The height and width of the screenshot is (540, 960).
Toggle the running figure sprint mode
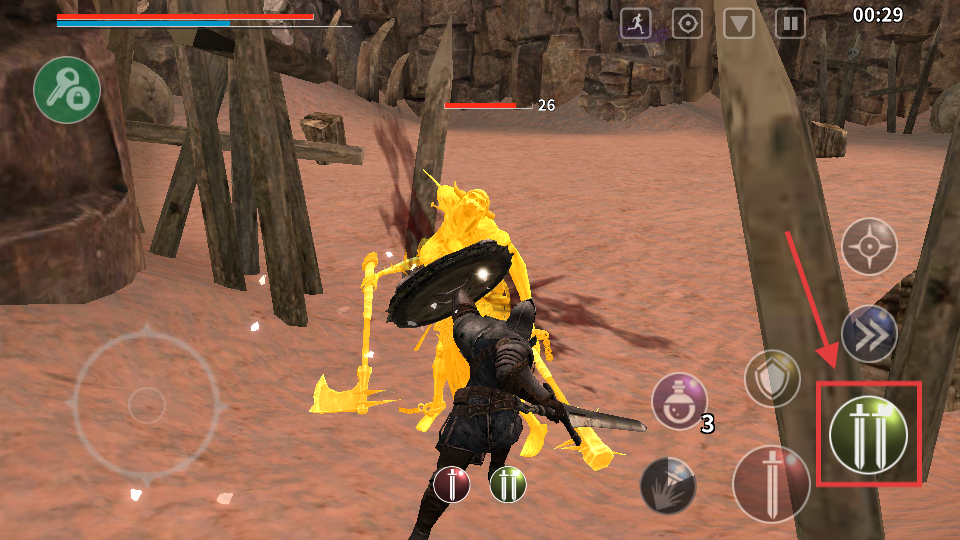[x=636, y=23]
